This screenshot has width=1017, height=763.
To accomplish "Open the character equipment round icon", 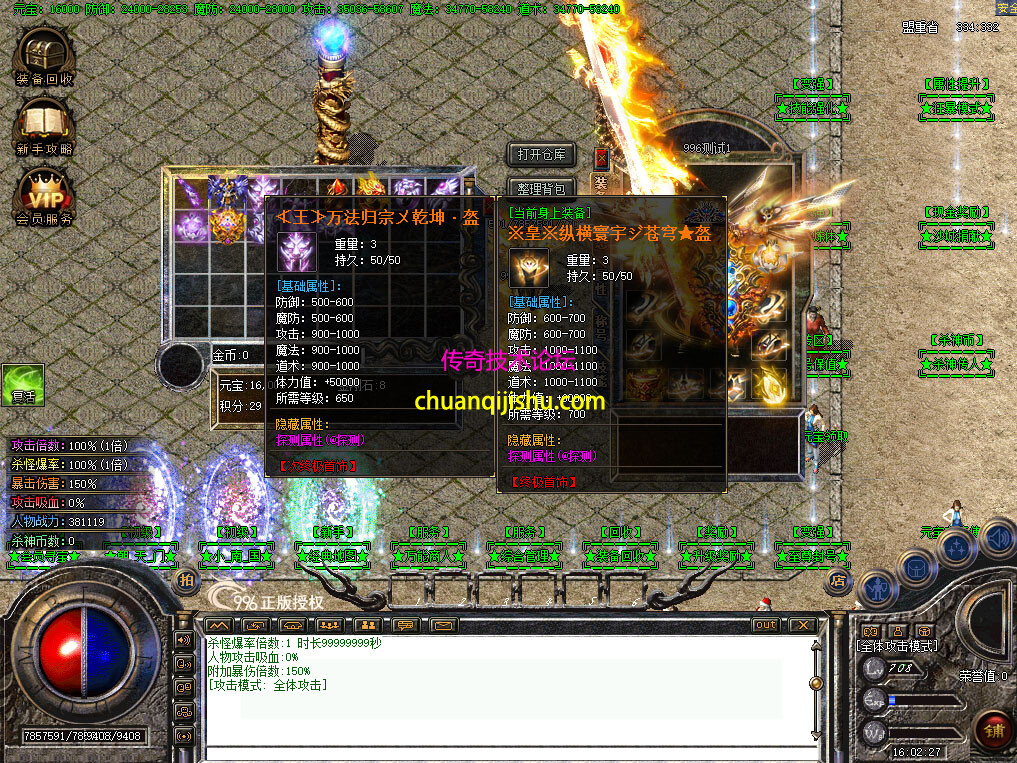I will click(x=877, y=588).
